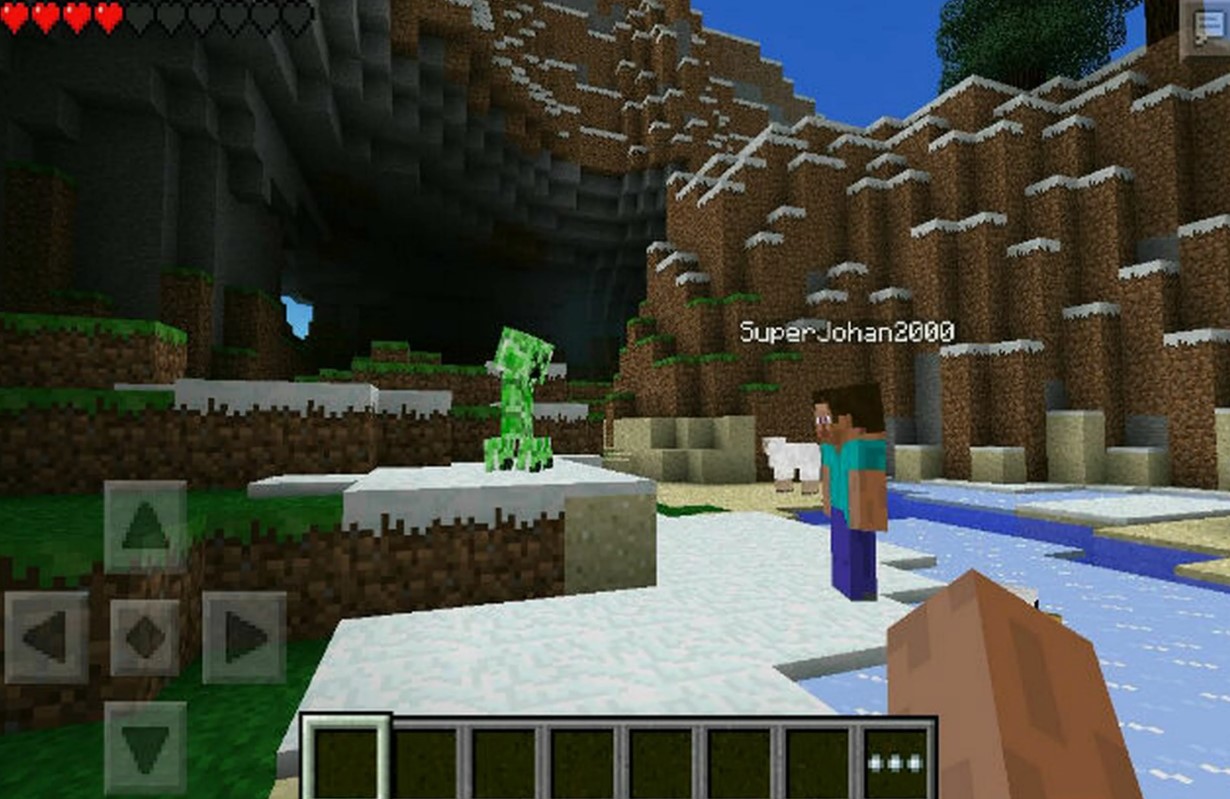Tap the right arrow movement button

click(x=244, y=637)
